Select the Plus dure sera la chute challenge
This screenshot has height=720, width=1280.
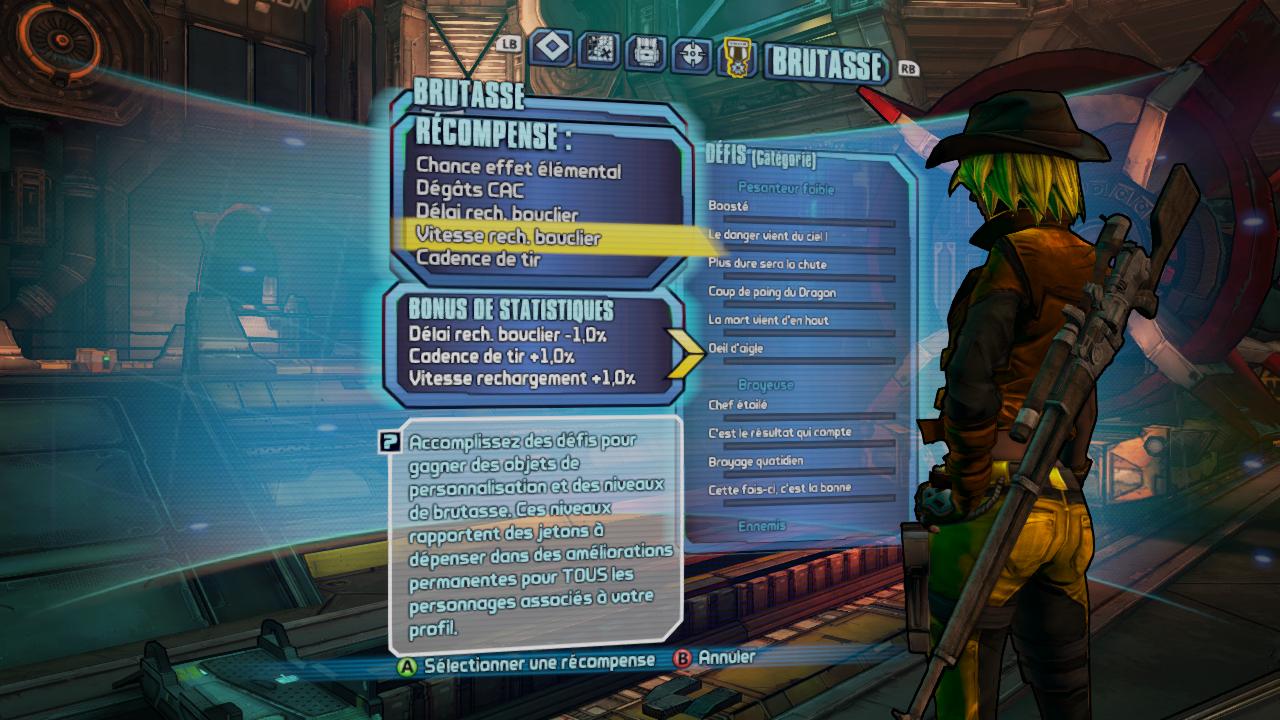click(x=767, y=264)
